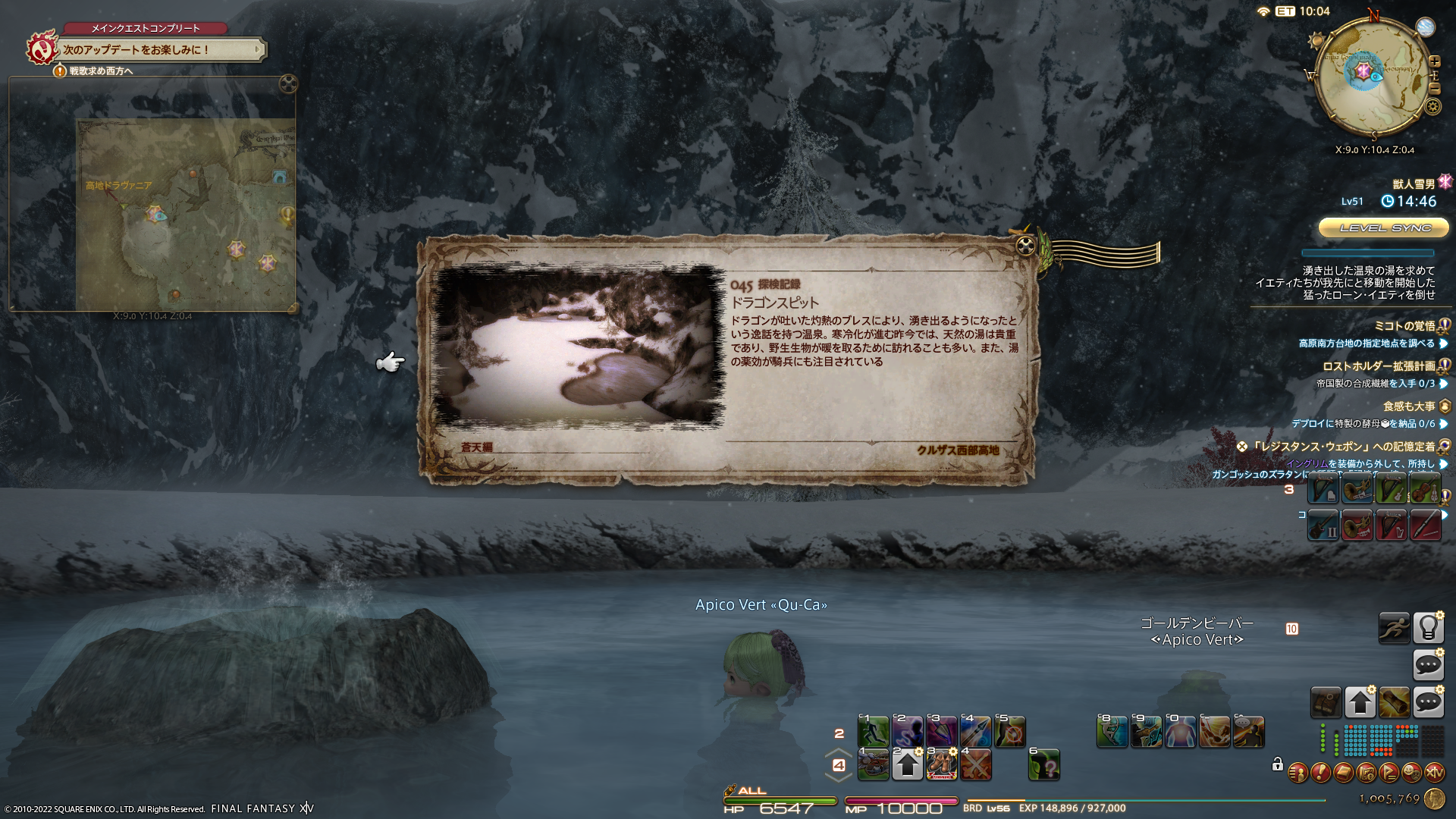Open the XIV system menu icon

1434,773
